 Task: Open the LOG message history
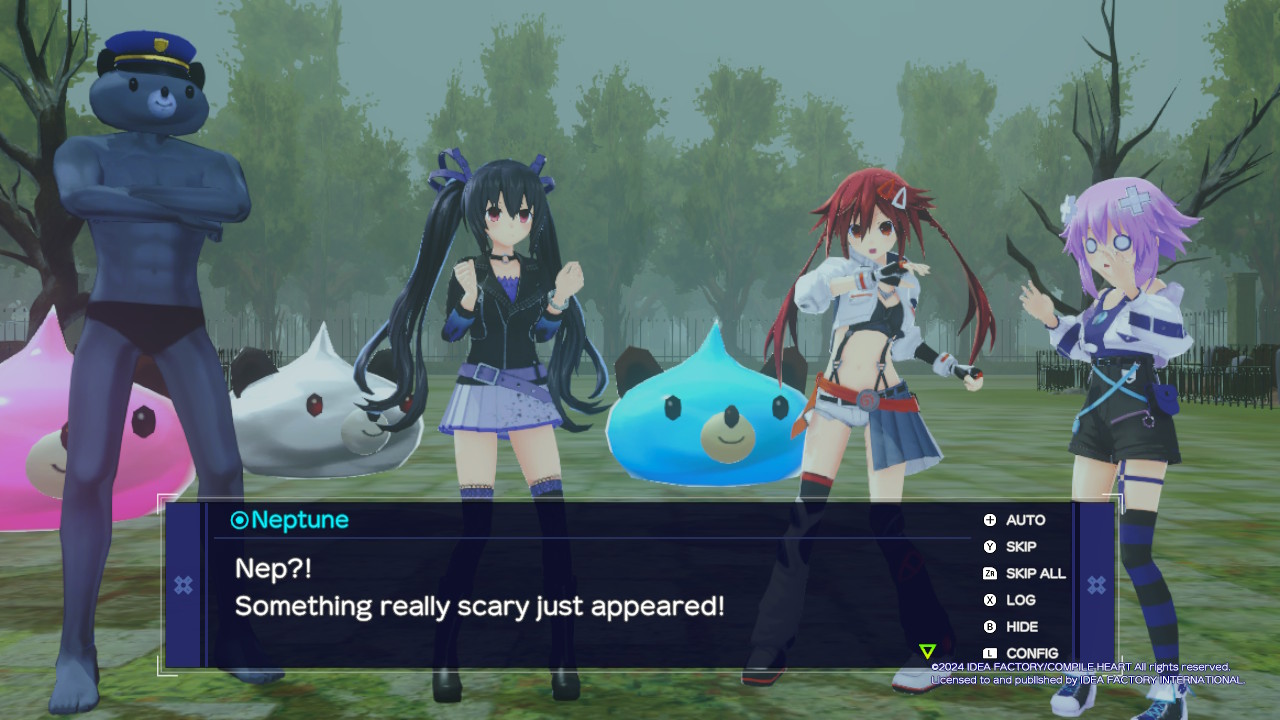(x=1021, y=600)
